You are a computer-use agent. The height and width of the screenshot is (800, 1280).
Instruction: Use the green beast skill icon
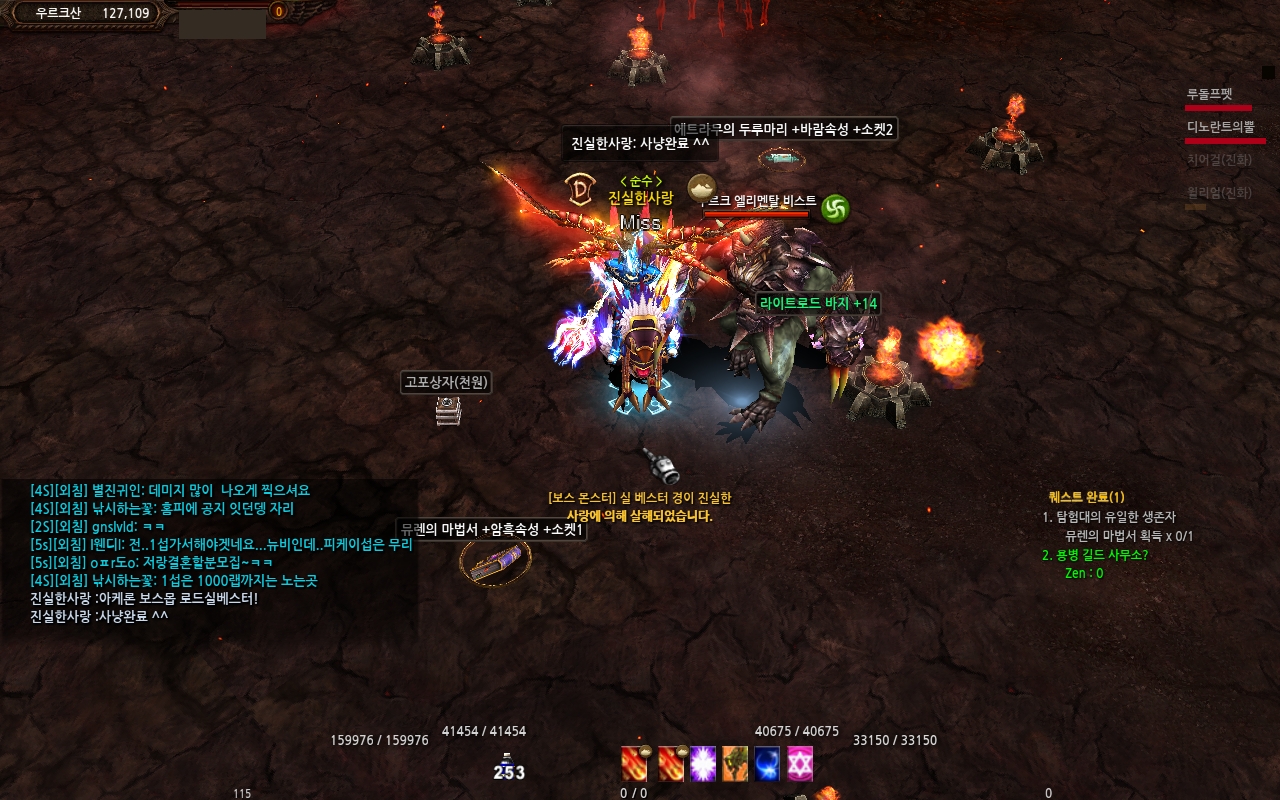[x=735, y=764]
